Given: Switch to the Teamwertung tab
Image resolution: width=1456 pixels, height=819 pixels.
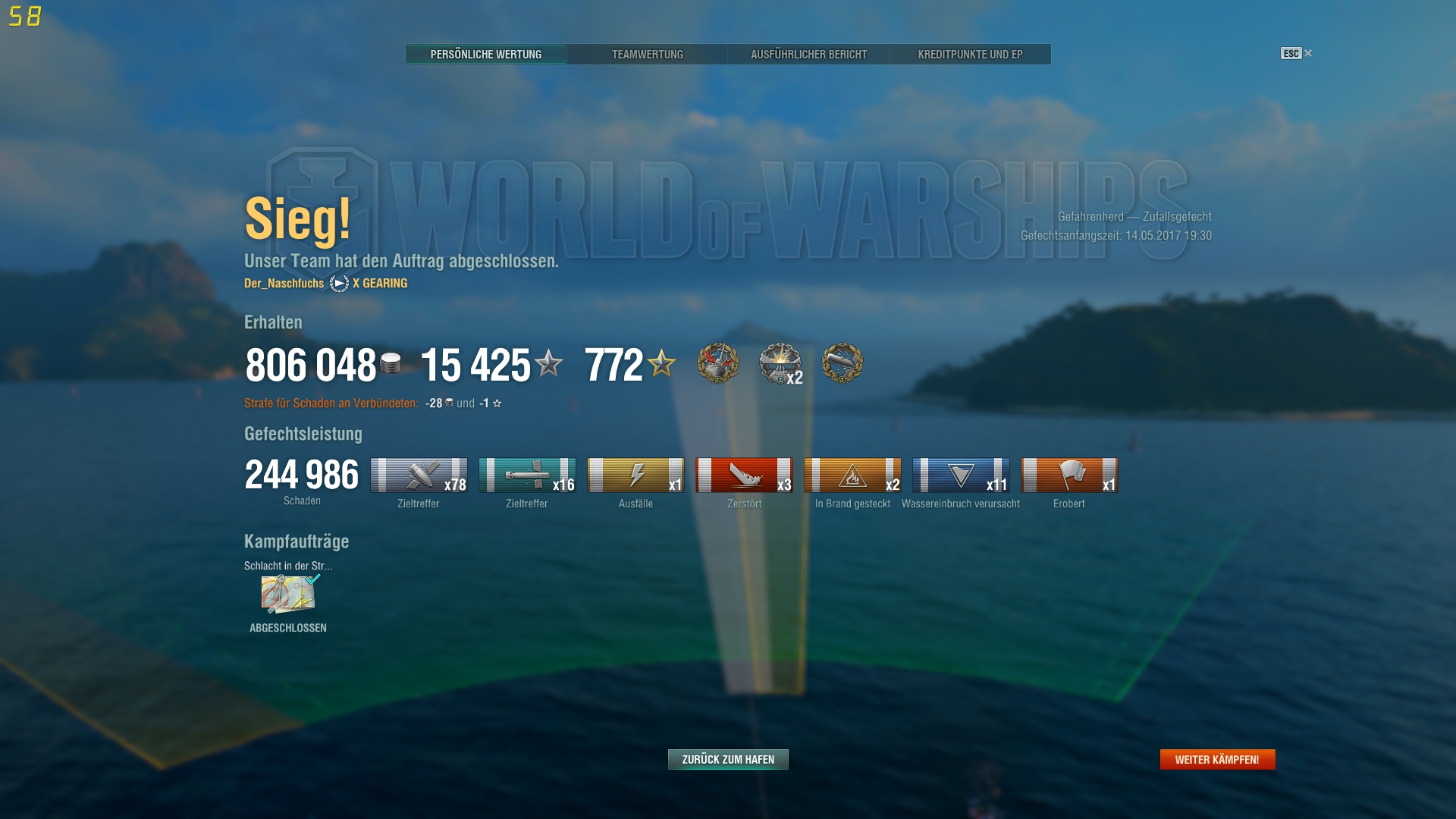Looking at the screenshot, I should [x=647, y=55].
